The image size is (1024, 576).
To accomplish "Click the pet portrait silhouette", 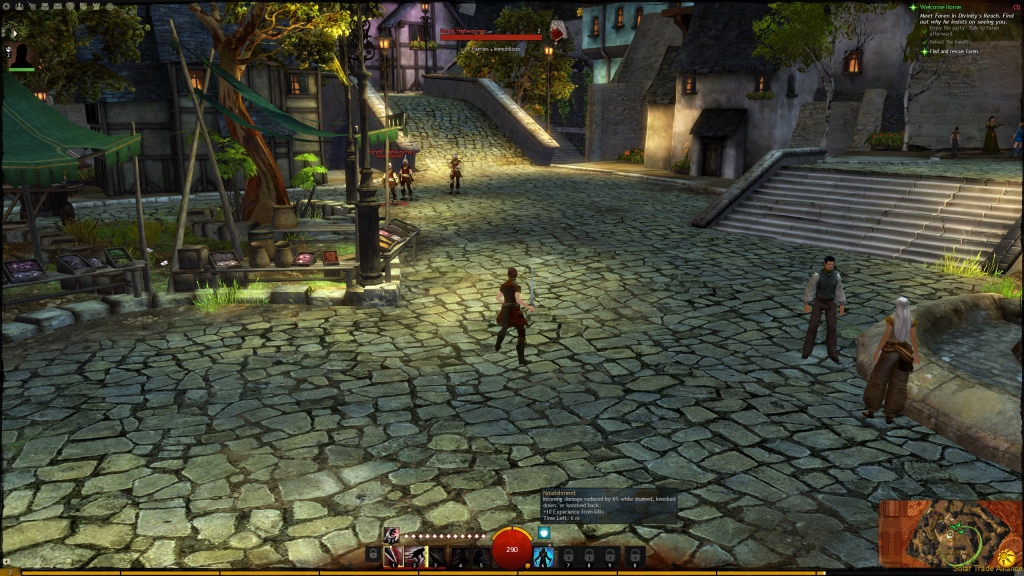I will (22, 55).
